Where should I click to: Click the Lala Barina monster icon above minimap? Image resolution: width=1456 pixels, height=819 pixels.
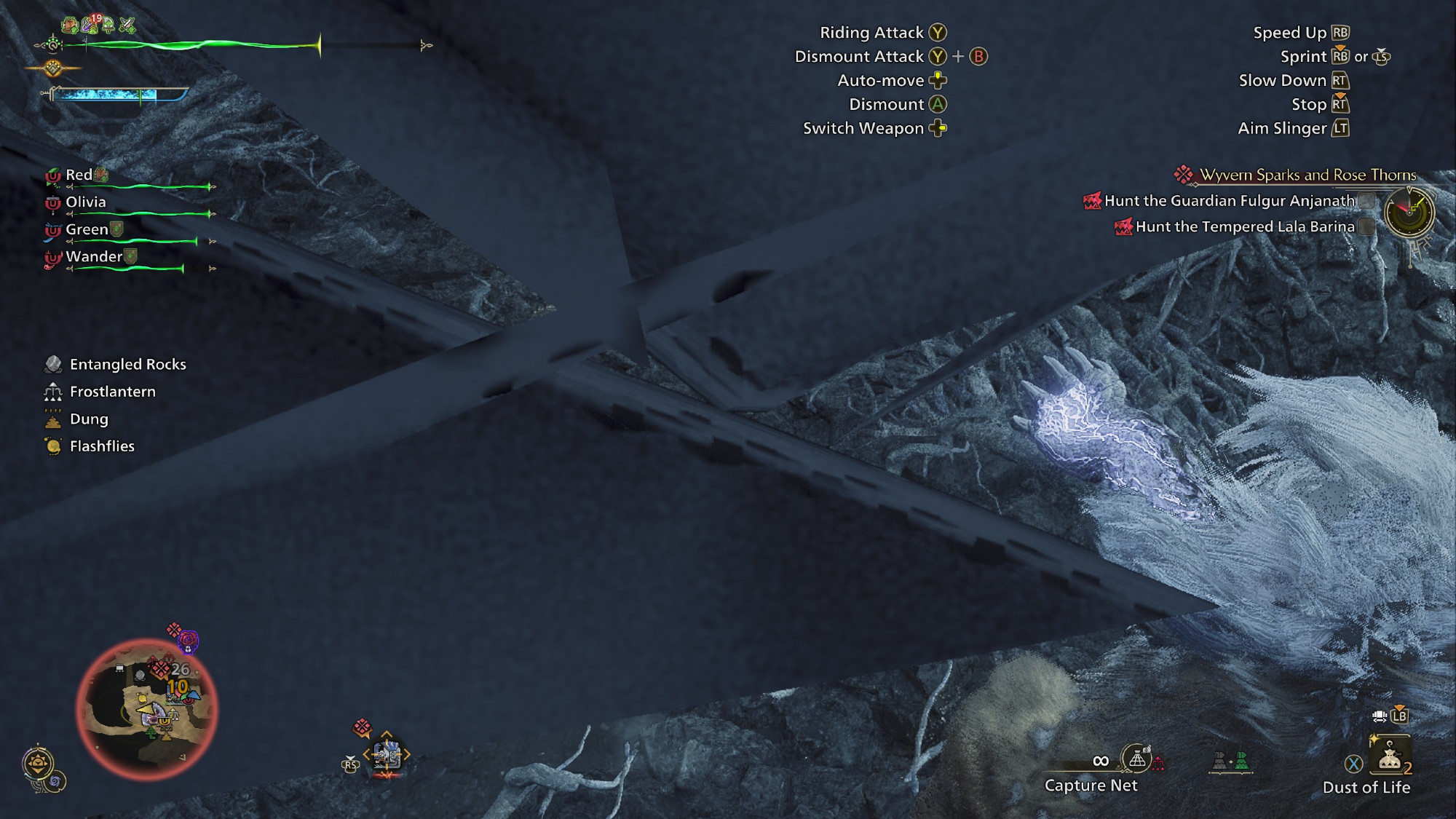click(x=187, y=641)
